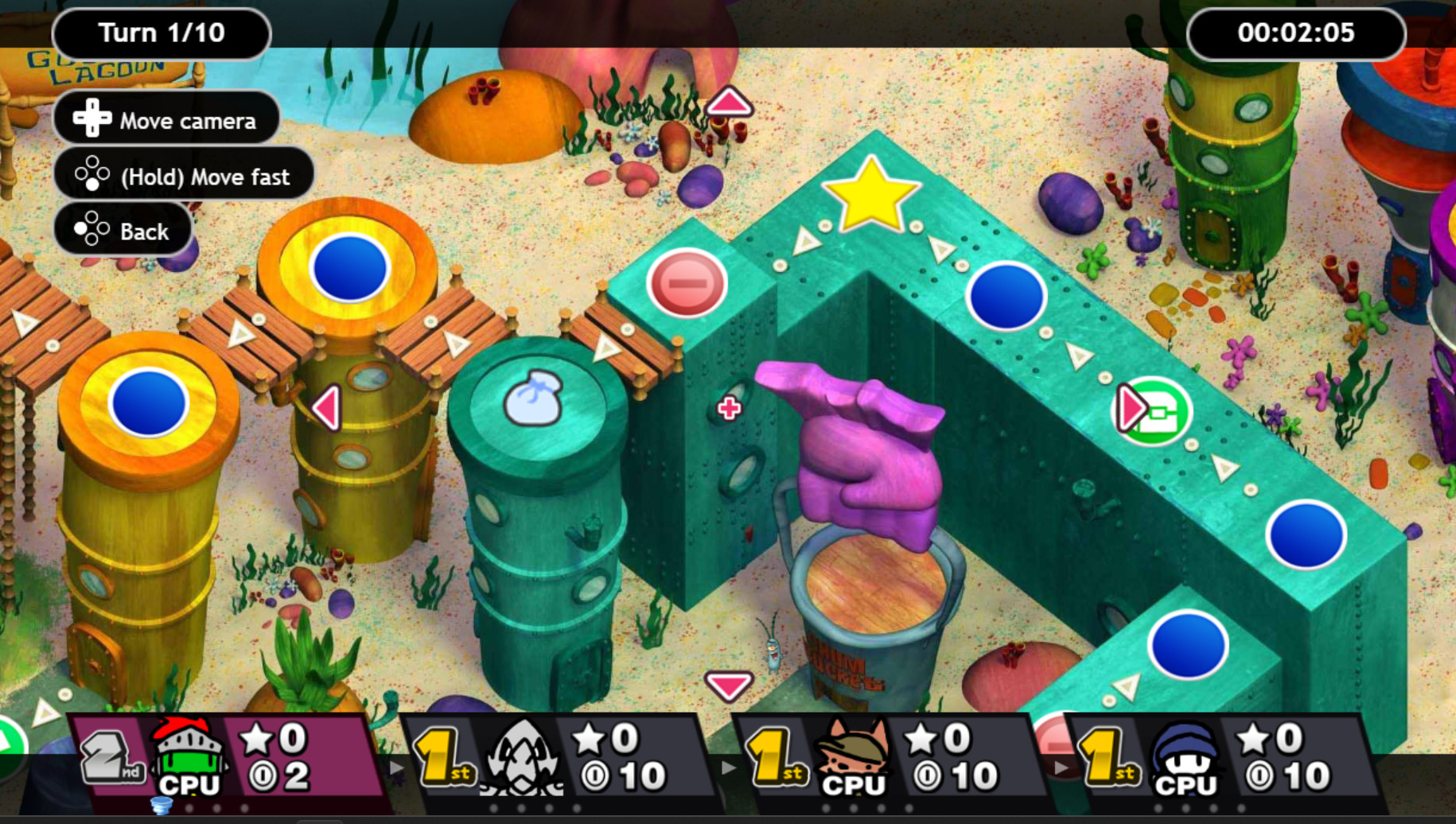Click the red minus space
Viewport: 1456px width, 824px height.
(x=686, y=281)
